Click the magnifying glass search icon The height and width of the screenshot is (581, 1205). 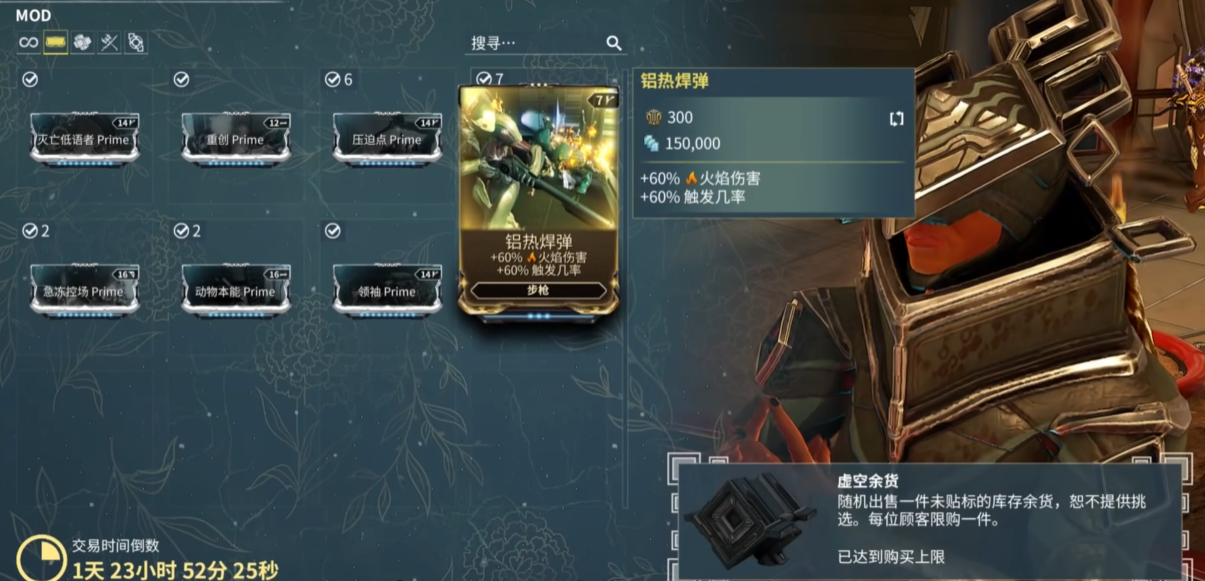coord(614,43)
